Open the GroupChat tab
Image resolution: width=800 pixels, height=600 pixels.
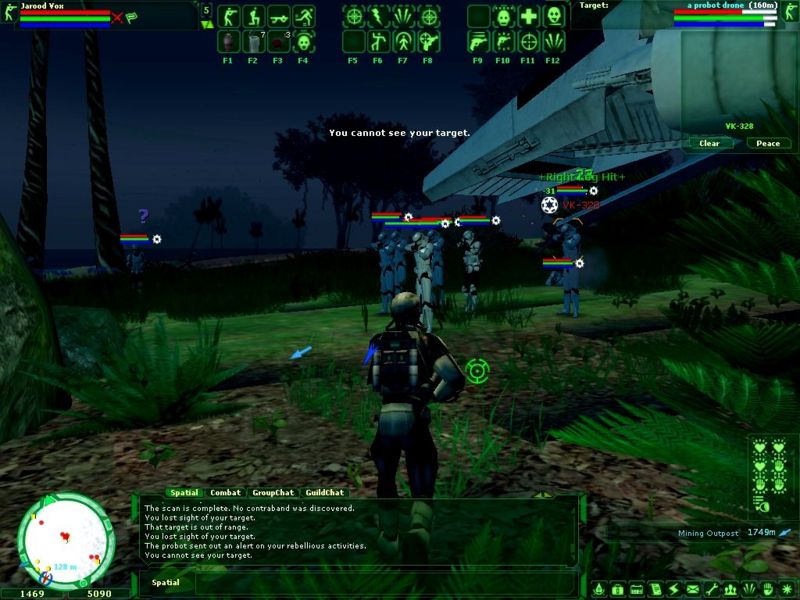click(273, 492)
